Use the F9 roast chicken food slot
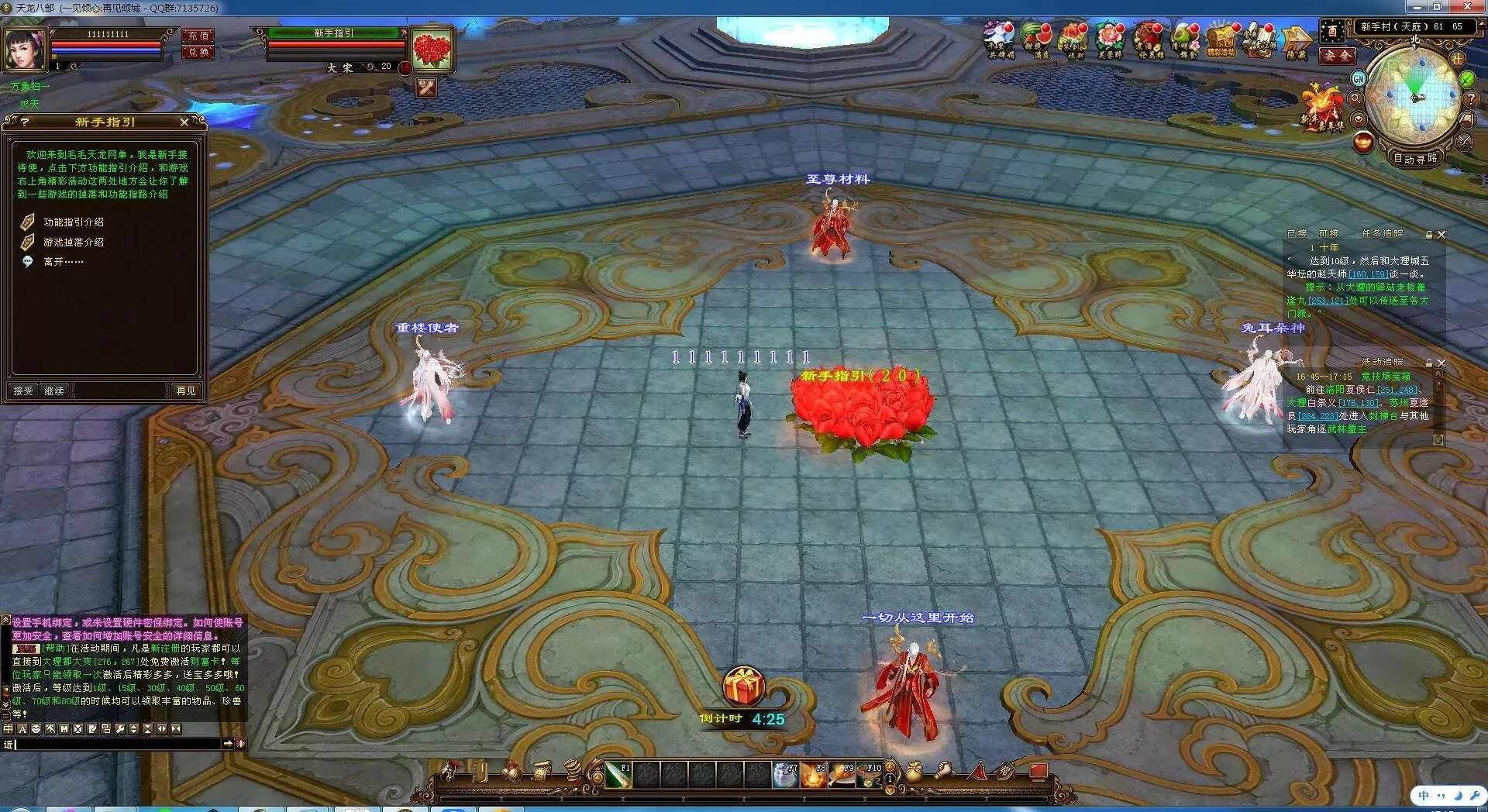 [842, 774]
